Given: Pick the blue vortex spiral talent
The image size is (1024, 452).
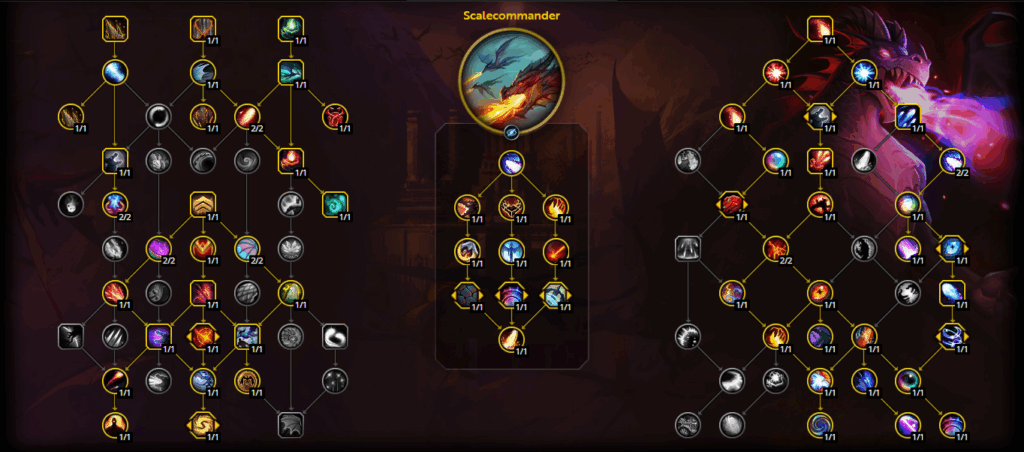Looking at the screenshot, I should point(819,424).
